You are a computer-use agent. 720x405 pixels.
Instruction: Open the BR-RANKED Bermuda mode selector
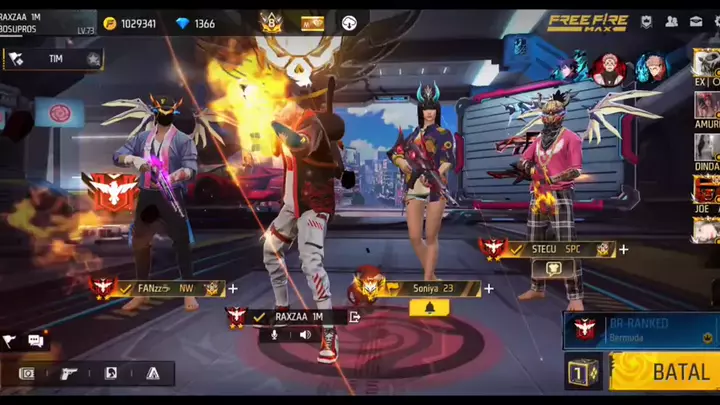[640, 330]
